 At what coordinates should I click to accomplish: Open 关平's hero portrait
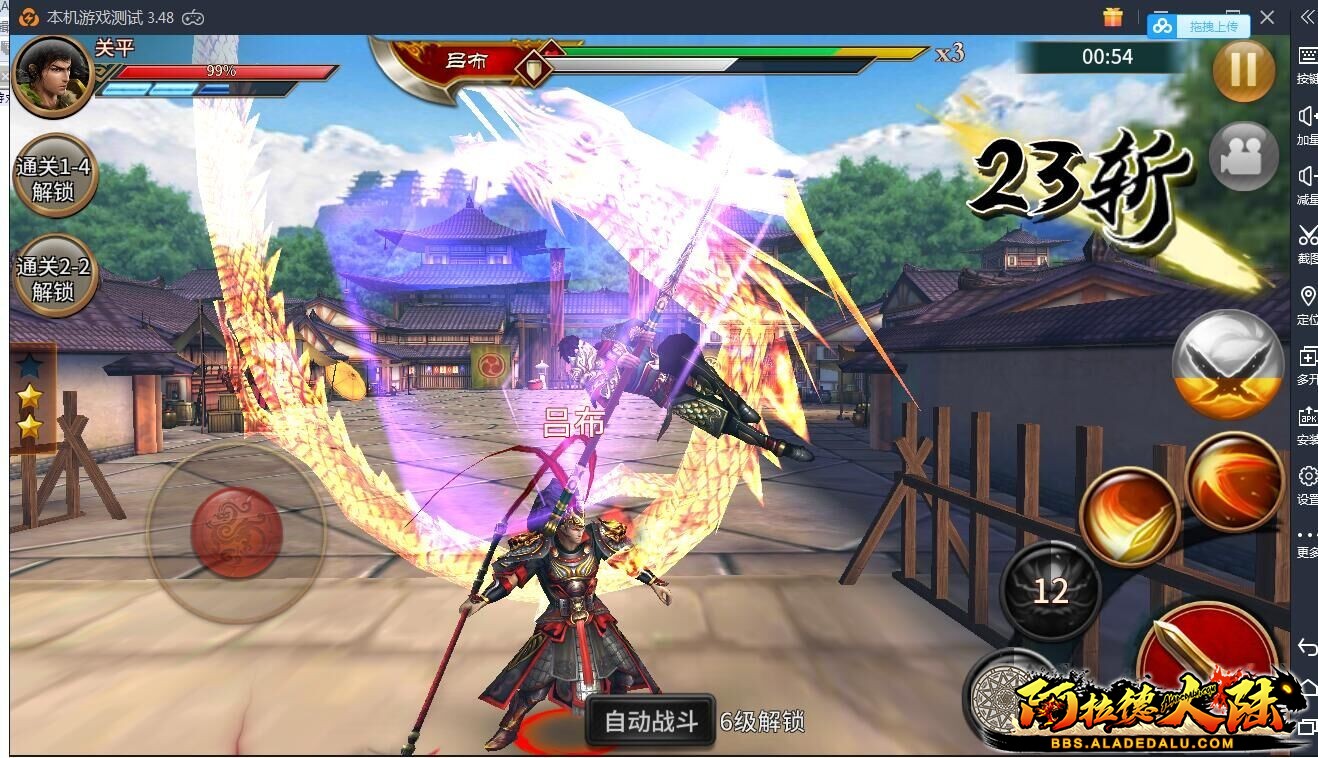click(x=52, y=76)
